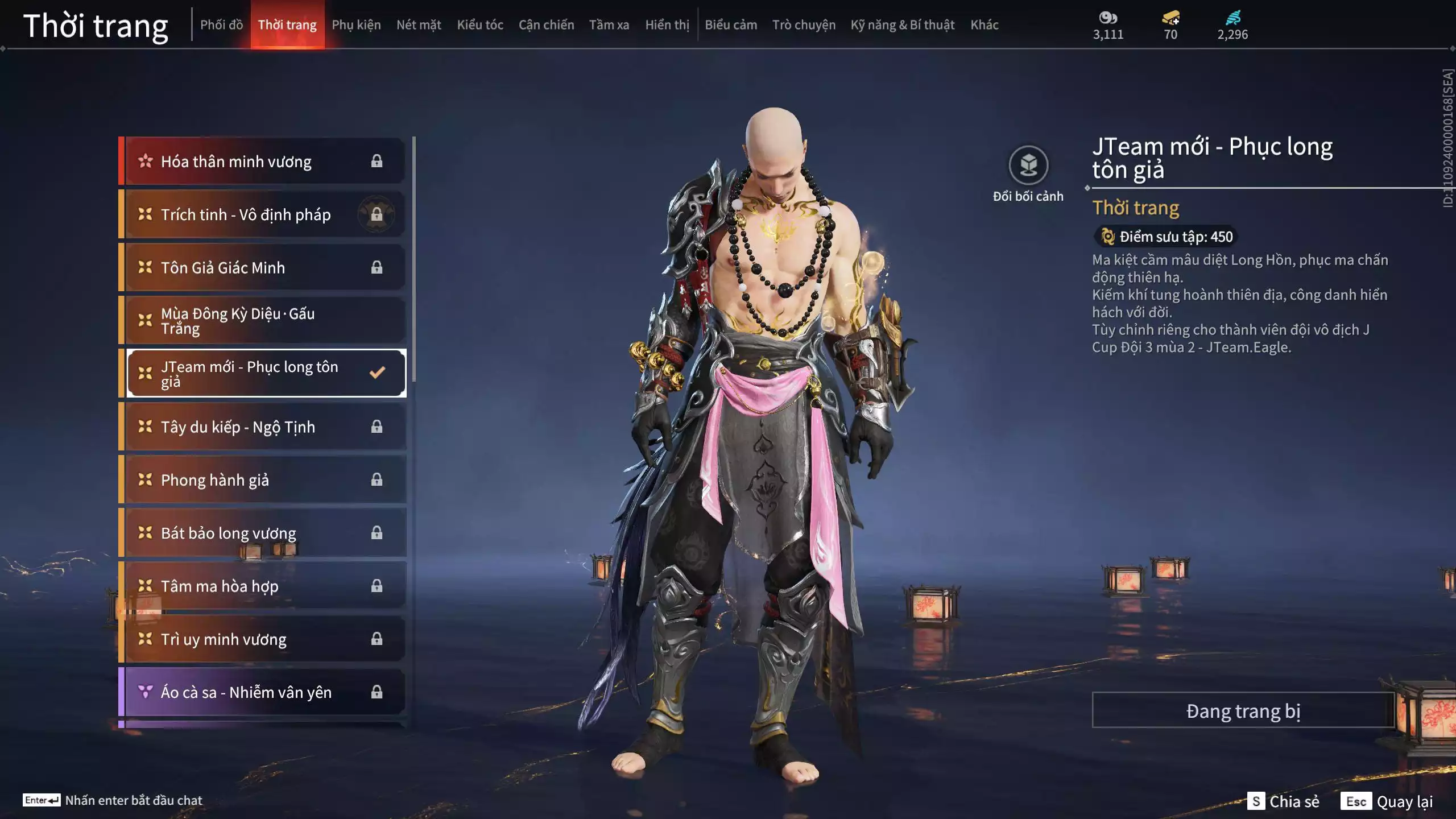This screenshot has height=819, width=1456.
Task: Select the Khác tab
Action: point(984,25)
